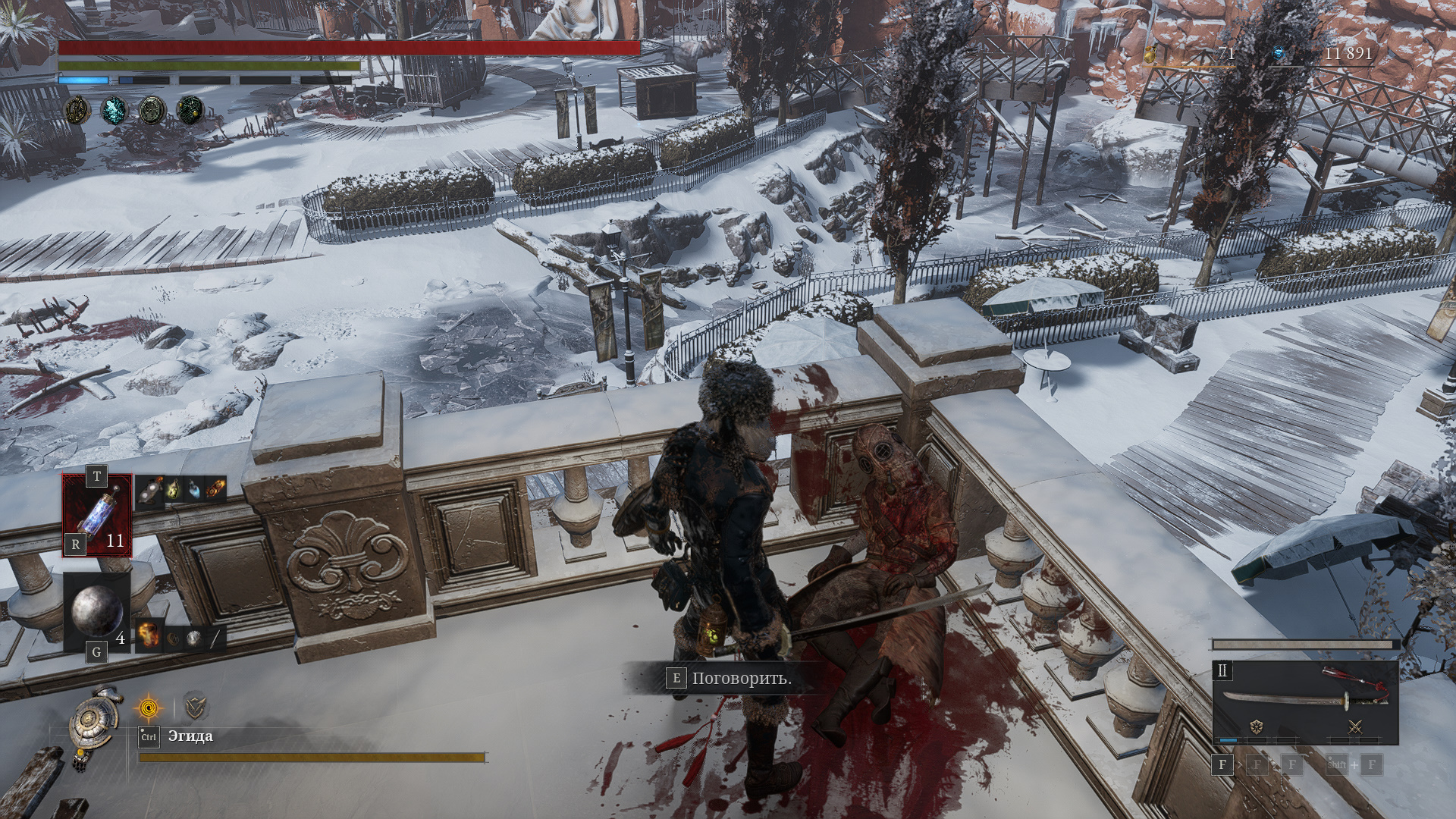
Task: Click the dark green yellow-dotted status icon
Action: tap(190, 111)
